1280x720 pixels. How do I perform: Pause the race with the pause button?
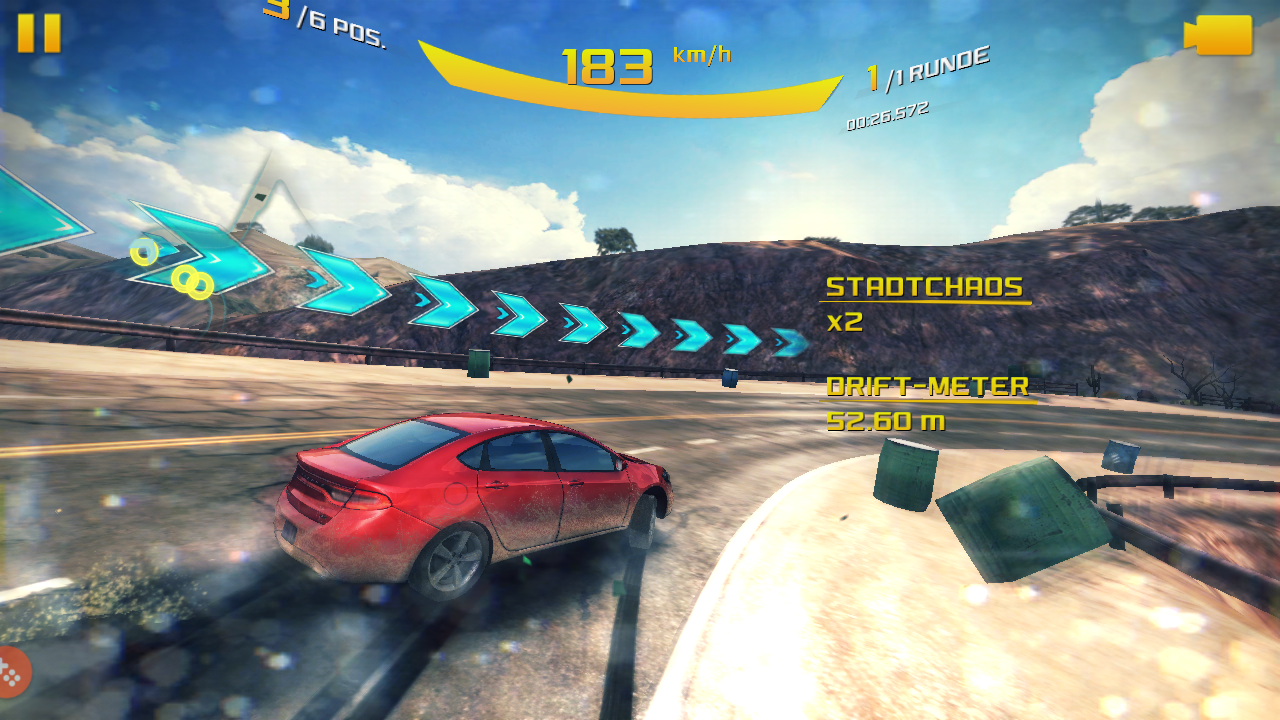[x=39, y=33]
